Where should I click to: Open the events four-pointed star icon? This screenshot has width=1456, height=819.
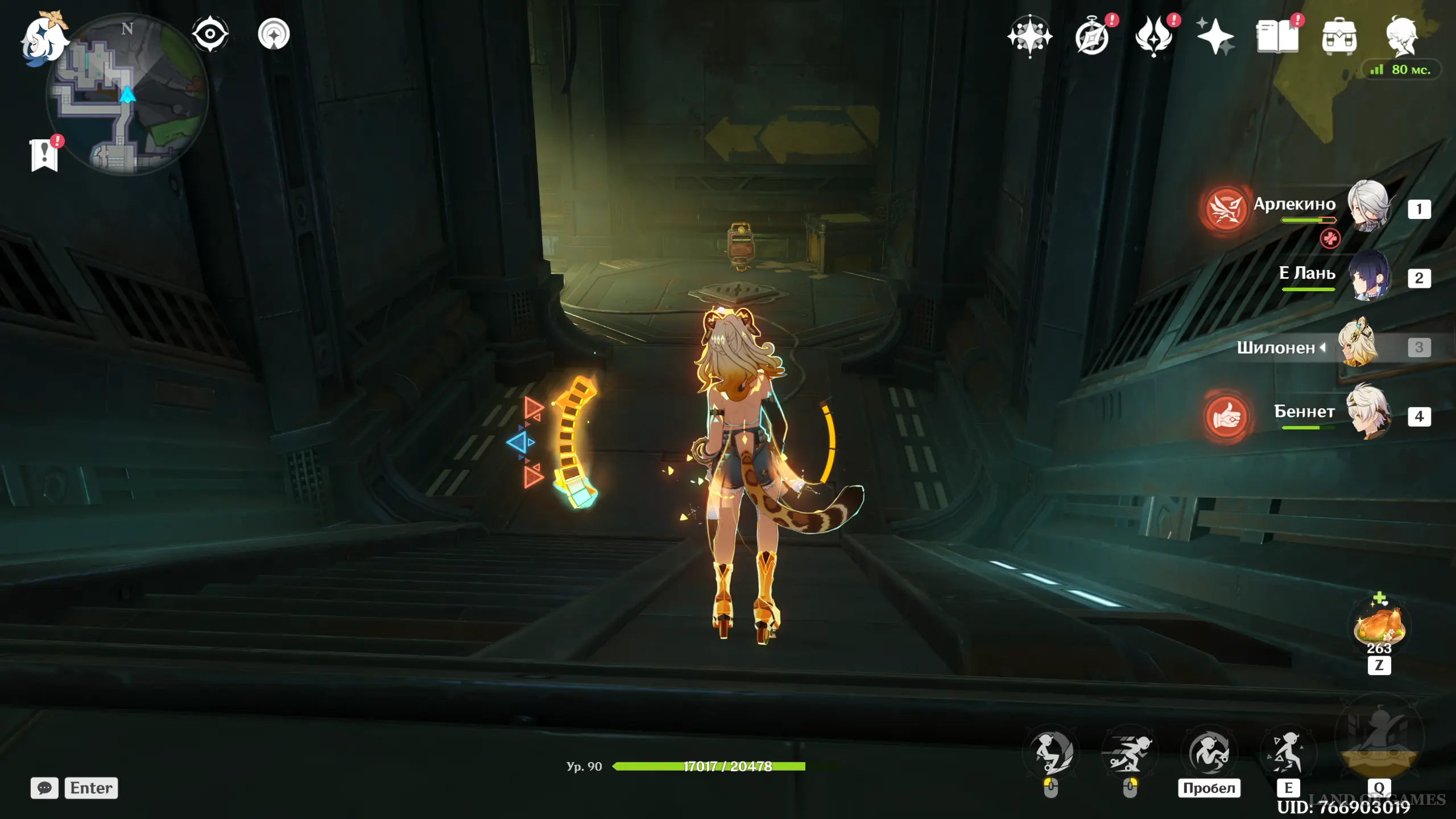(x=1215, y=36)
